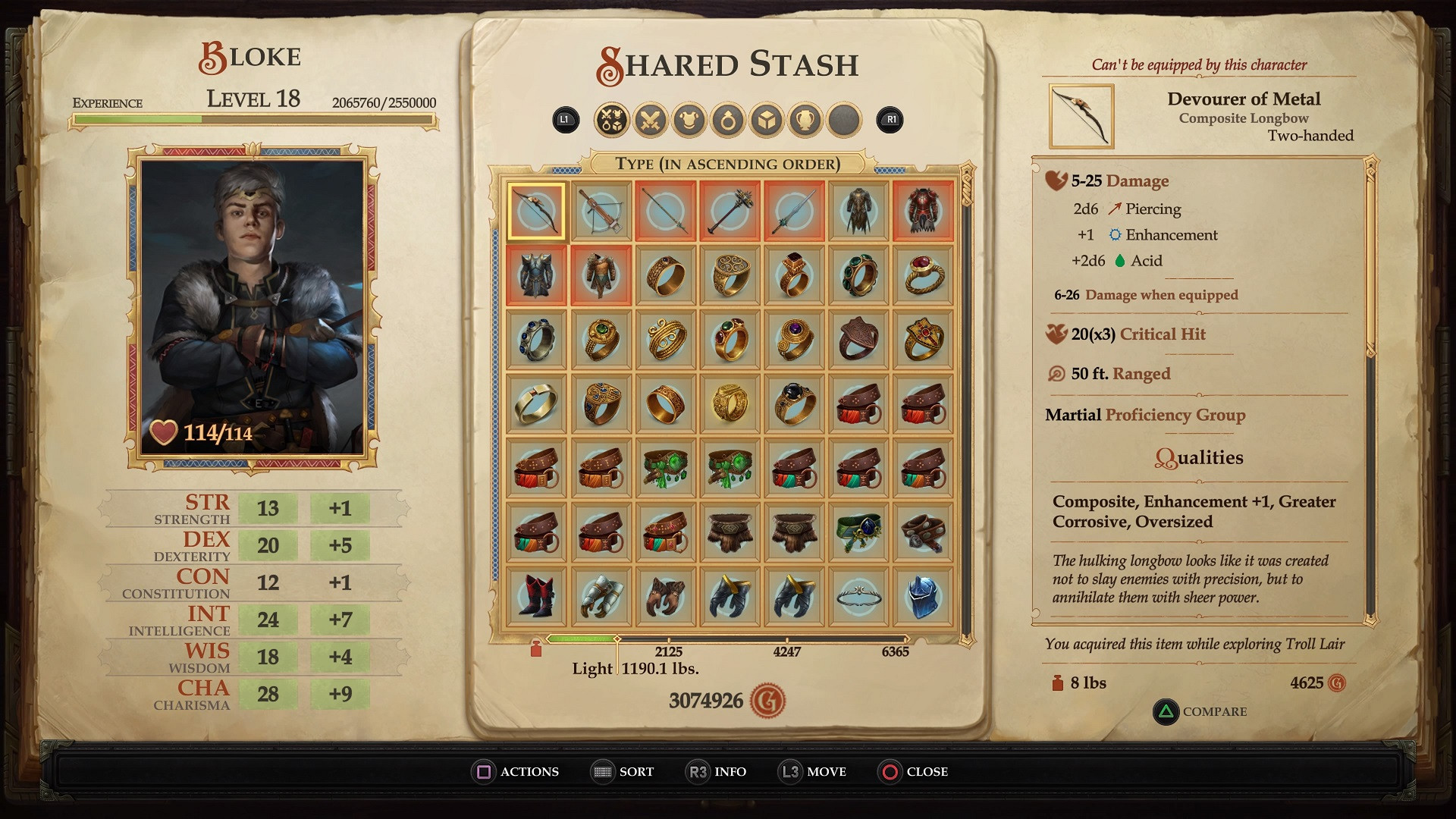Open the trophy category tab

click(805, 120)
